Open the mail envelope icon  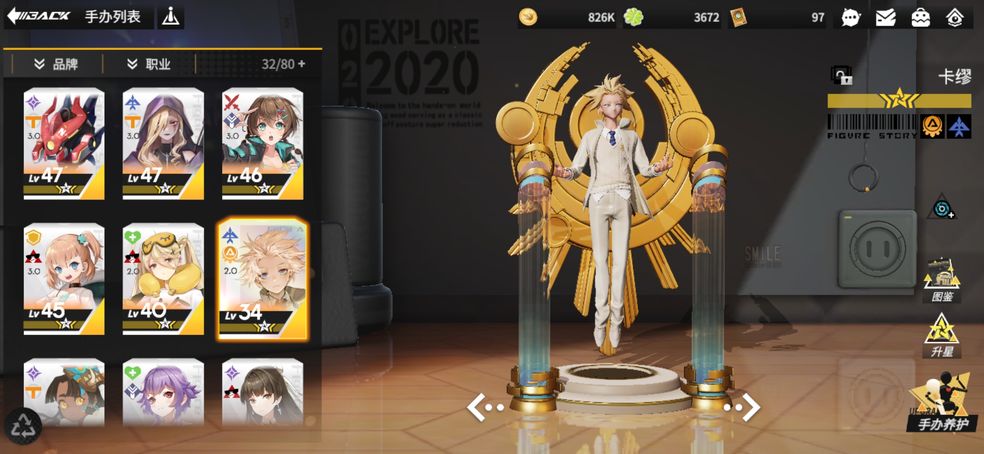pyautogui.click(x=885, y=17)
